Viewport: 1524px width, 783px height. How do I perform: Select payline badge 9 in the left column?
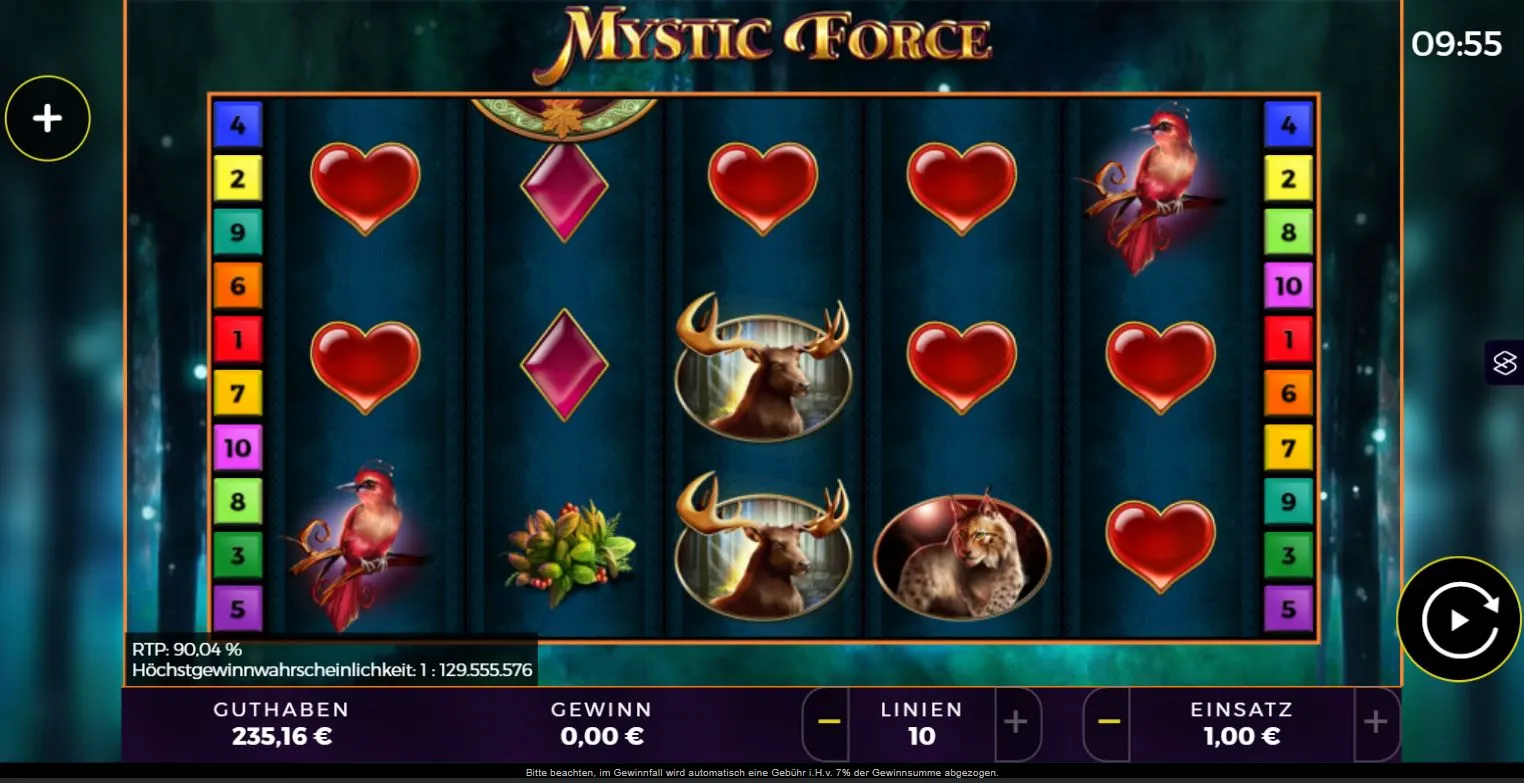click(237, 232)
